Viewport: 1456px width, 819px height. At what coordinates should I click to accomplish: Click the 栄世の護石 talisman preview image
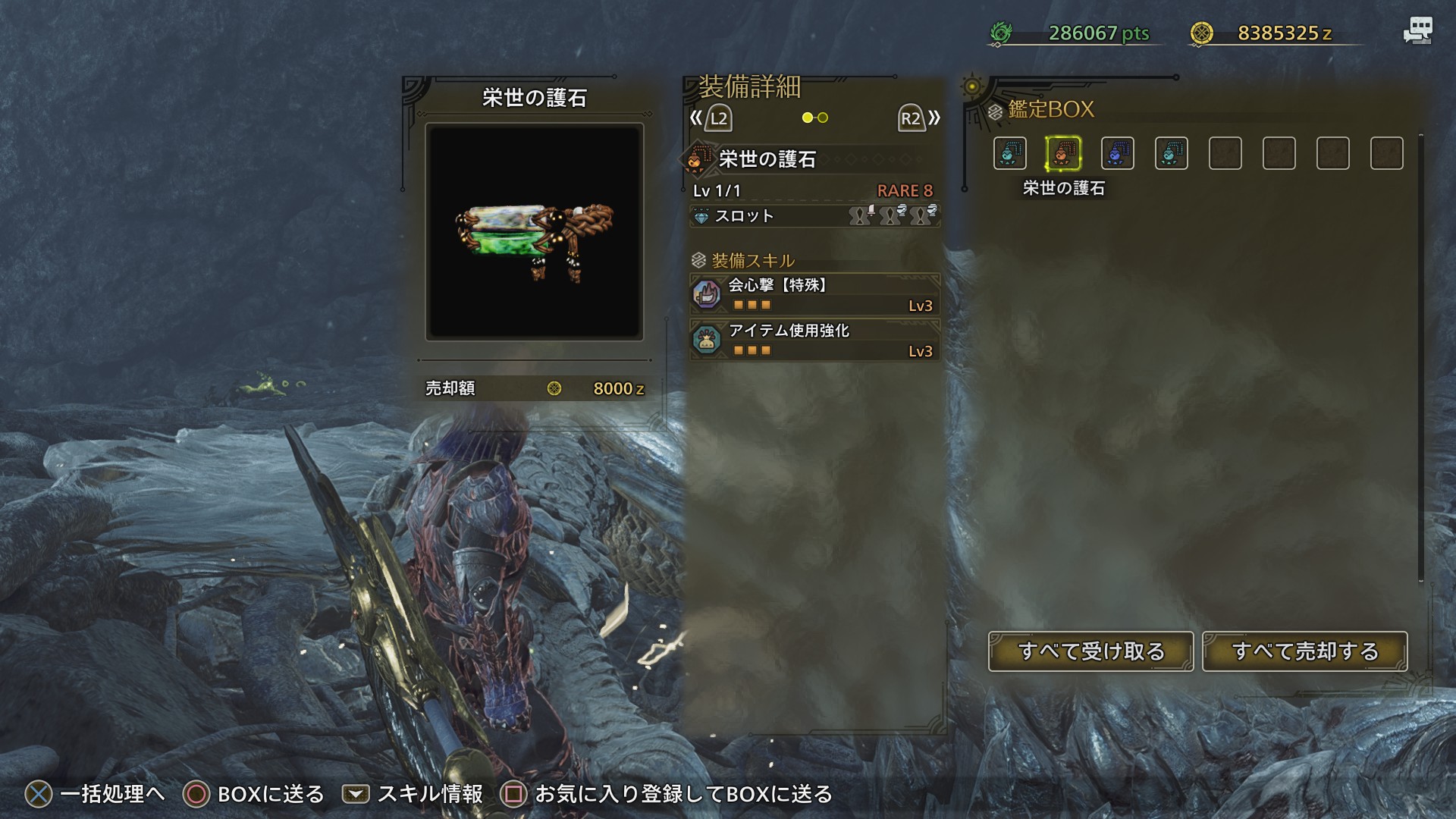535,232
